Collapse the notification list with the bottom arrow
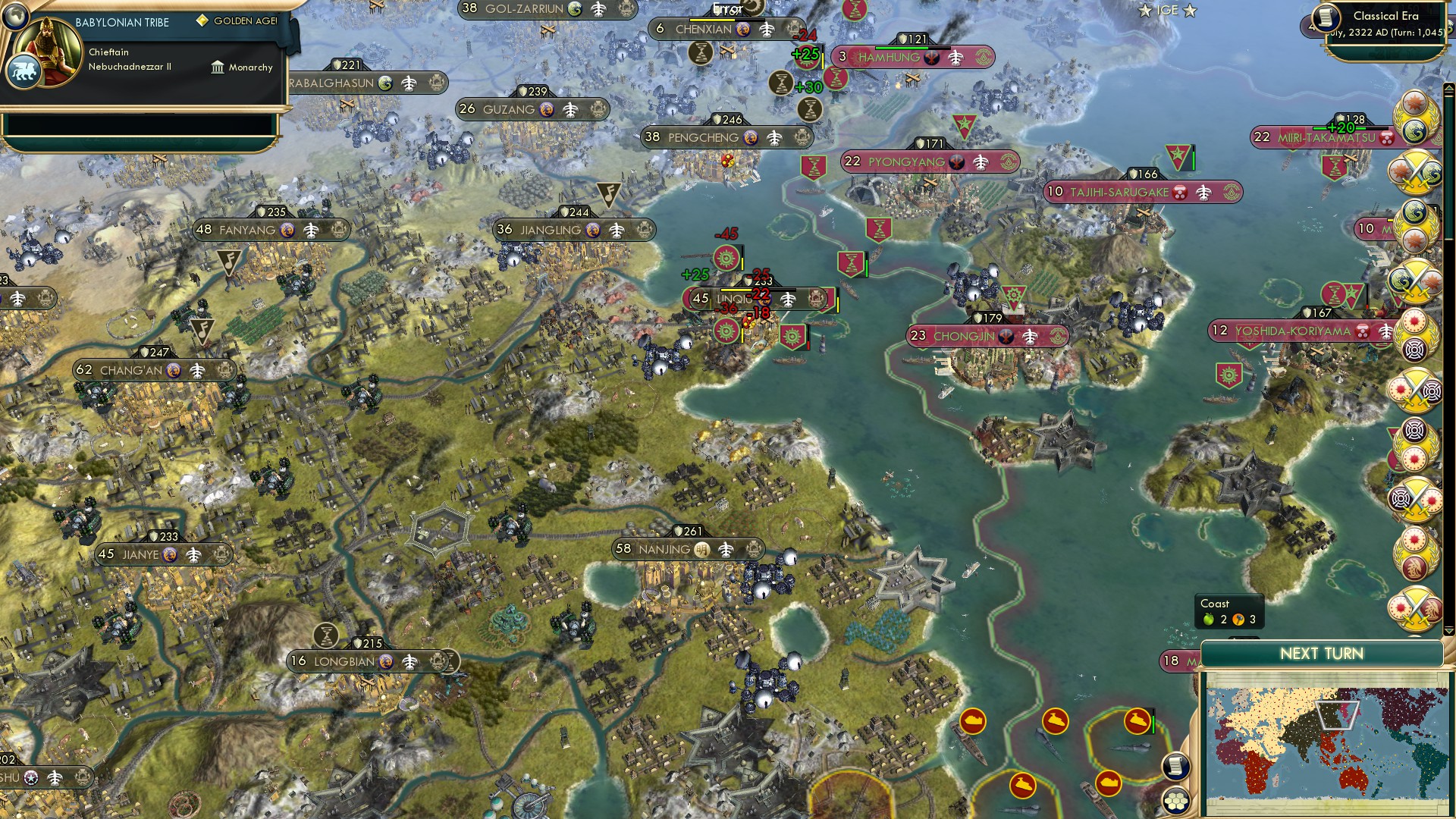Screen dimensions: 1456x819 [x=1449, y=632]
